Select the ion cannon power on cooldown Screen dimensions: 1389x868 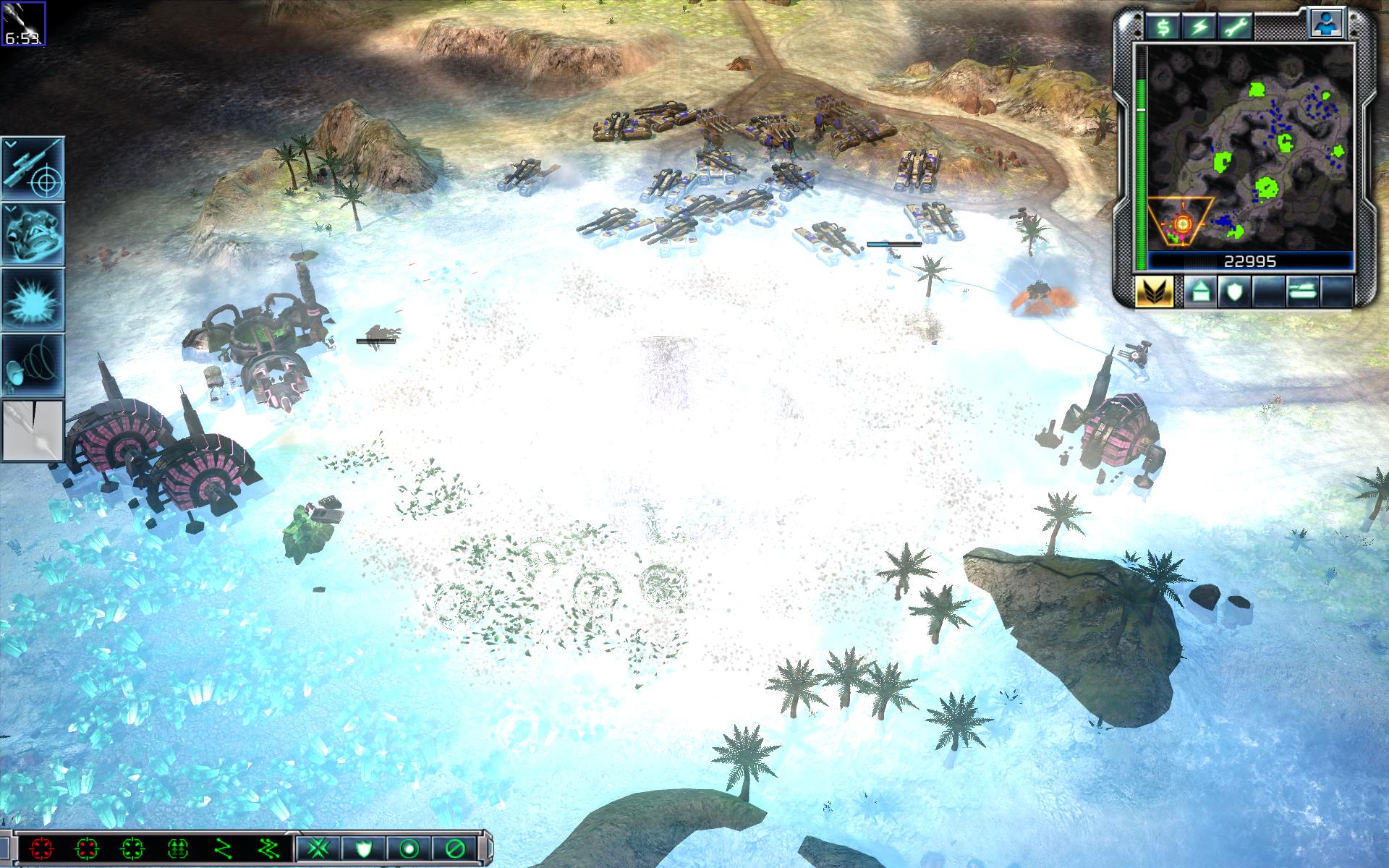tap(33, 431)
